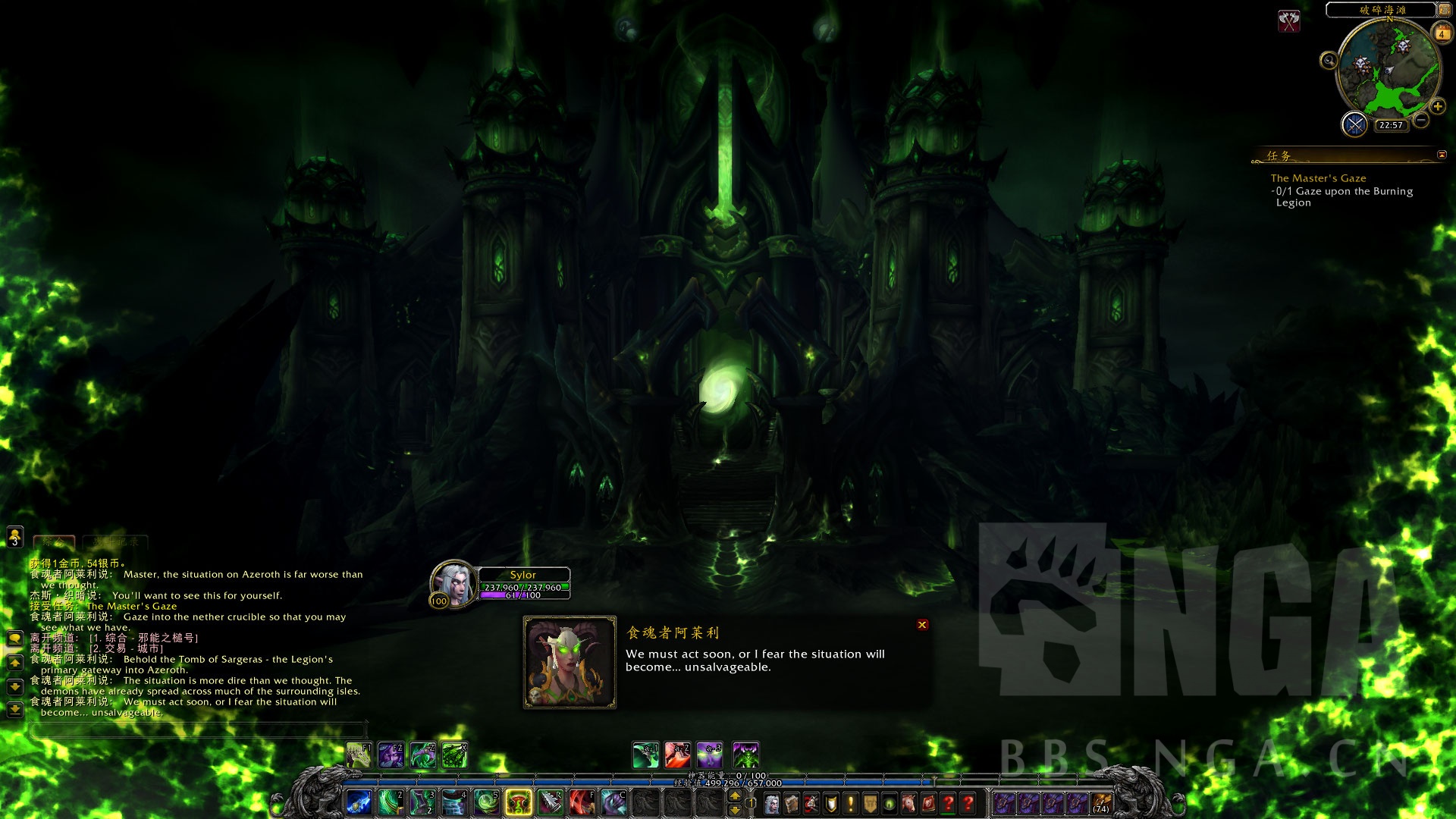Open the crossed-swords class hall button by minimap
1456x819 pixels.
1354,124
